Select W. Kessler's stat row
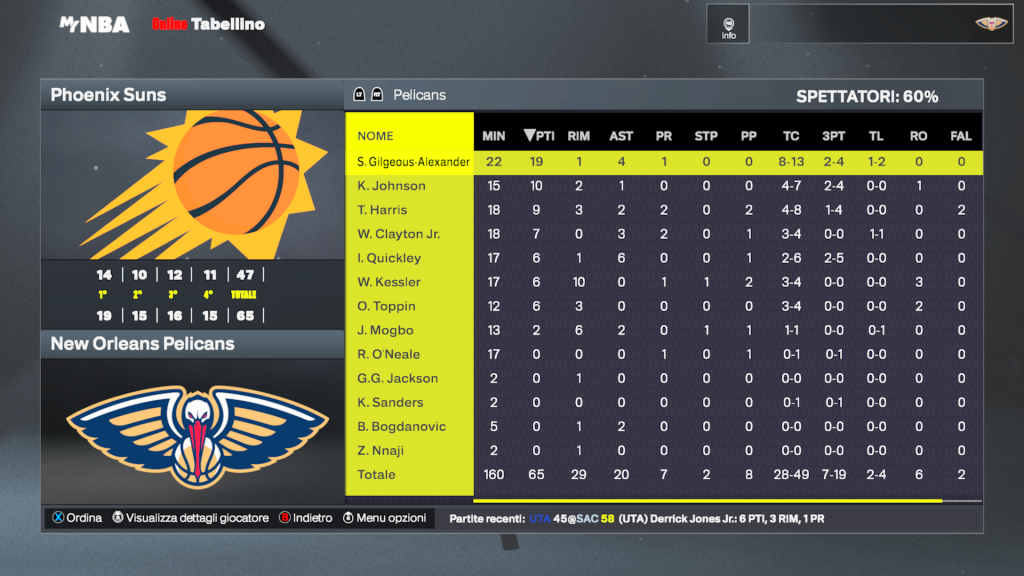This screenshot has height=576, width=1024. 389,282
